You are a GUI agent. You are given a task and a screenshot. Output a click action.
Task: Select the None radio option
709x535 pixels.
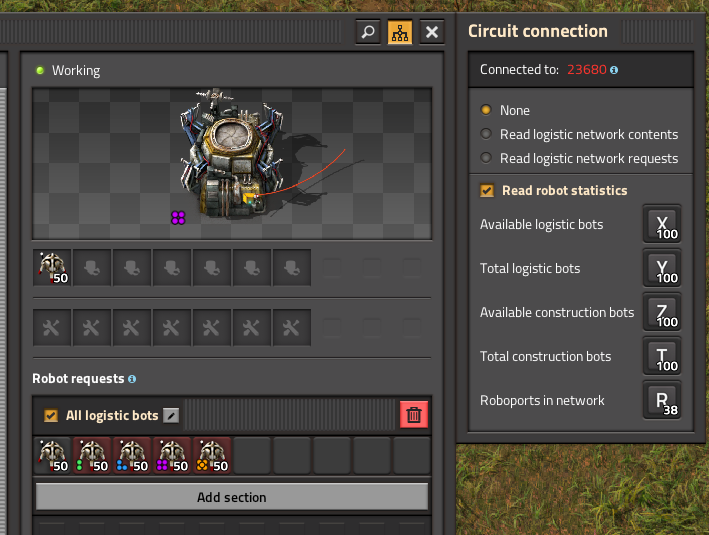click(487, 110)
